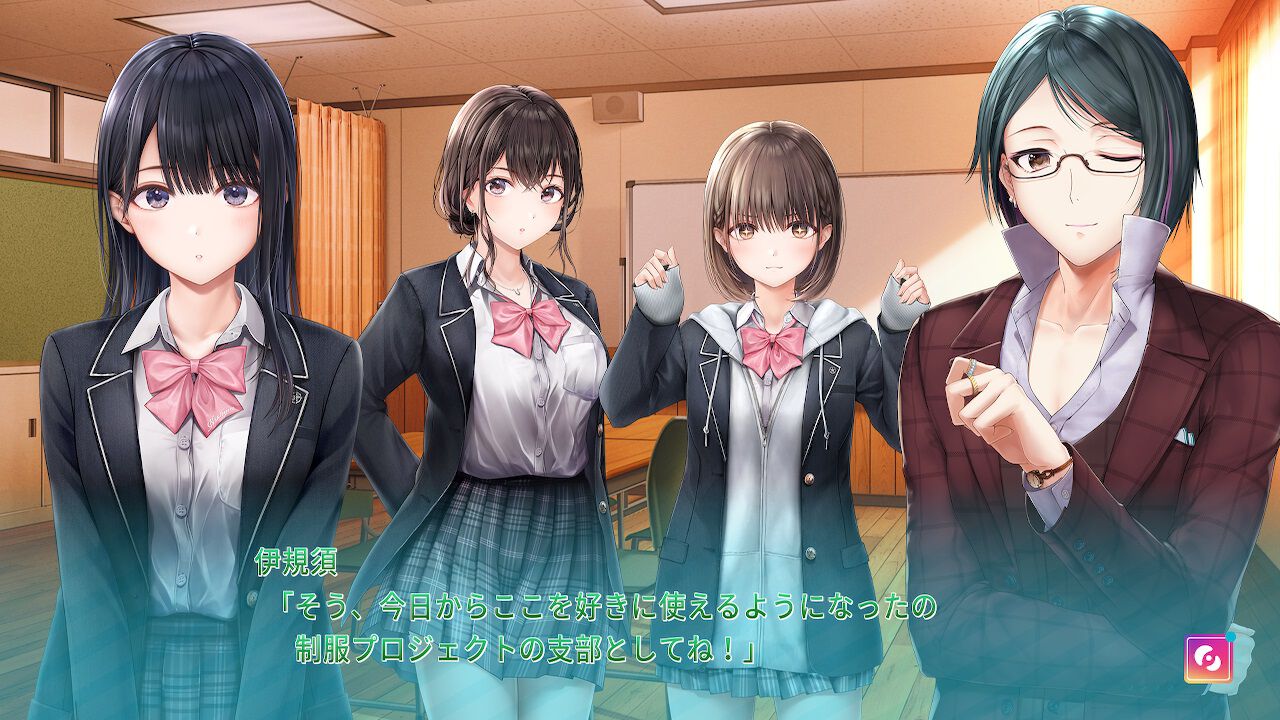
Task: Tap the blue notification dot on the pink icon
Action: click(1231, 638)
